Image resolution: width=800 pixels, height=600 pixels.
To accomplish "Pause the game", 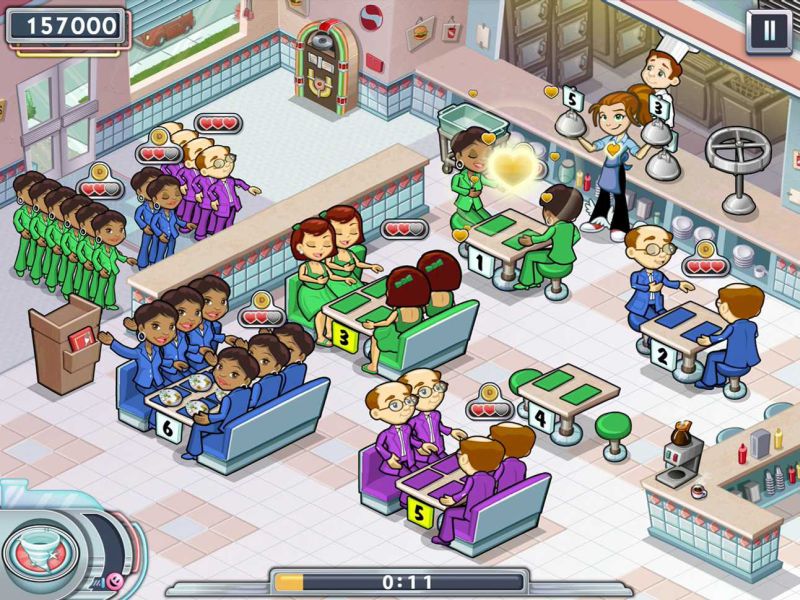I will pos(768,30).
